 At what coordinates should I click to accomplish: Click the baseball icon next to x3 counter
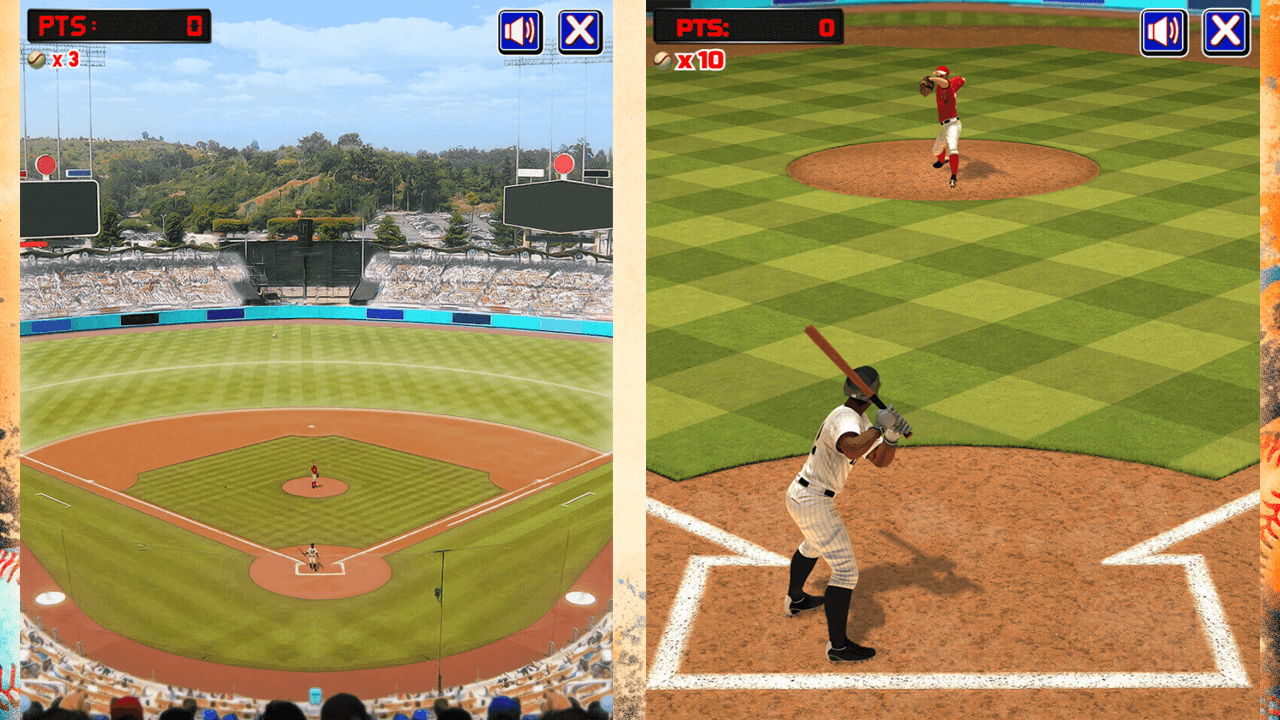pyautogui.click(x=37, y=58)
